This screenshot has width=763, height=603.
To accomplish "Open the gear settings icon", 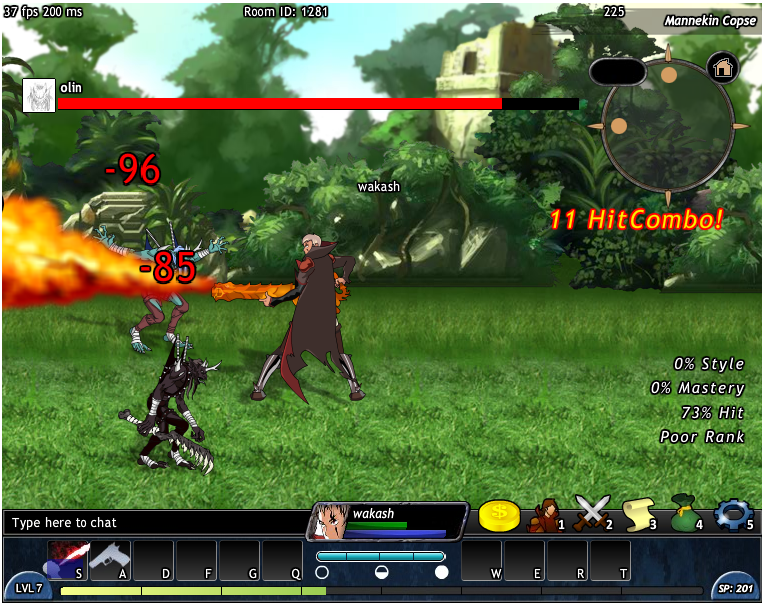I will click(732, 514).
